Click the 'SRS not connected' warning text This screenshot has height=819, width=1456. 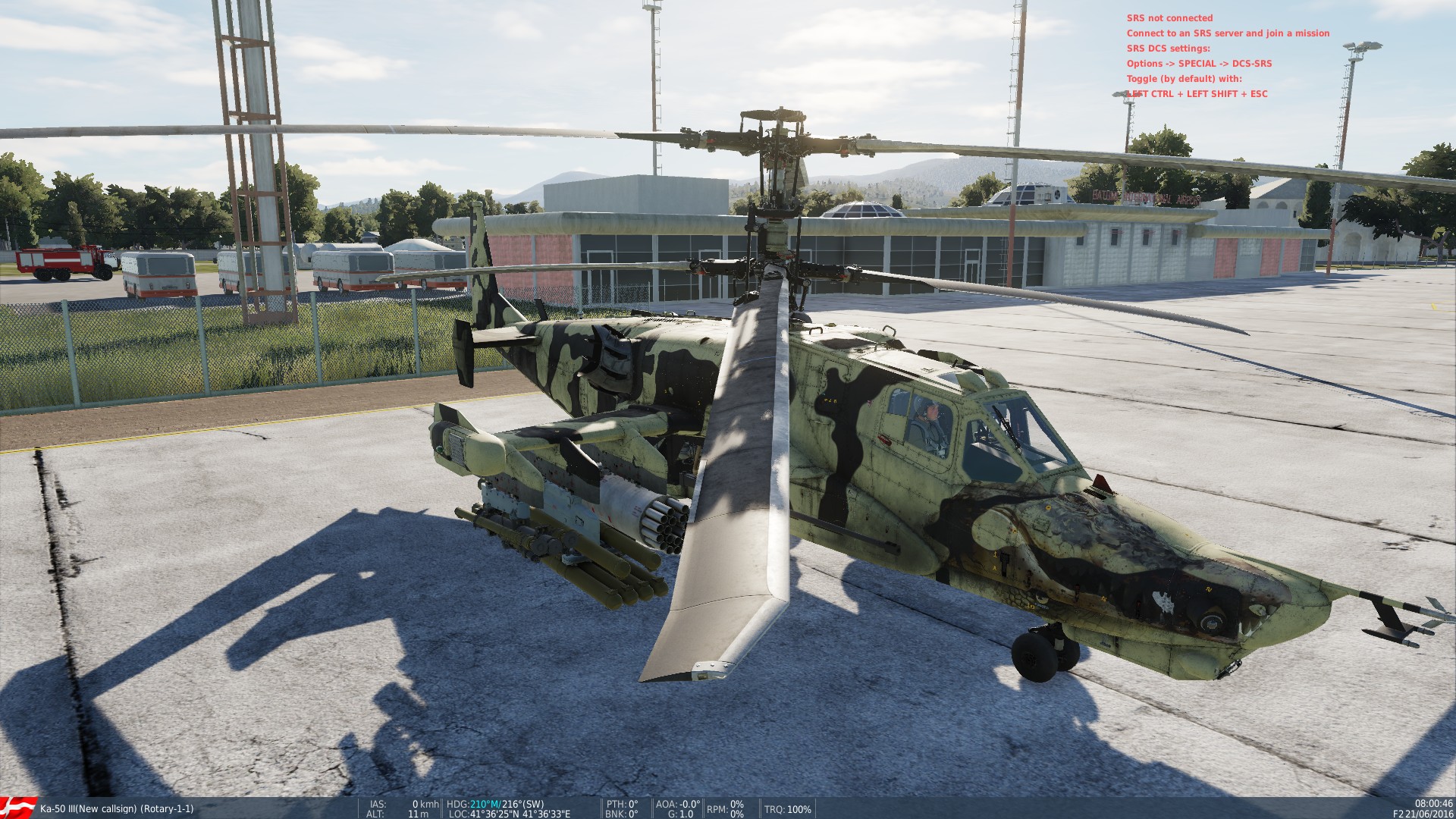click(1171, 17)
